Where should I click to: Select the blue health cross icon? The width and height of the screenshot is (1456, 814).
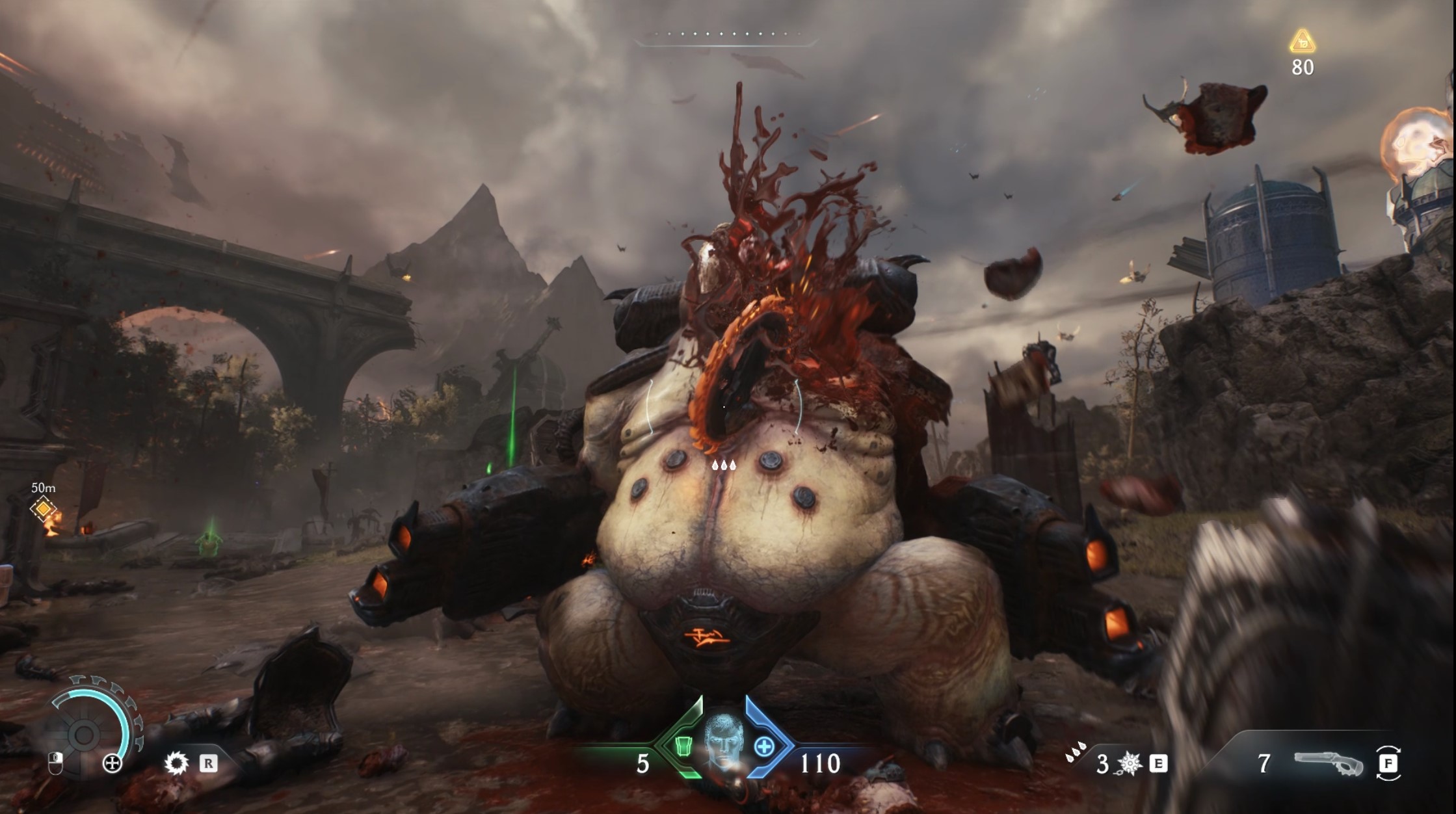pyautogui.click(x=764, y=747)
